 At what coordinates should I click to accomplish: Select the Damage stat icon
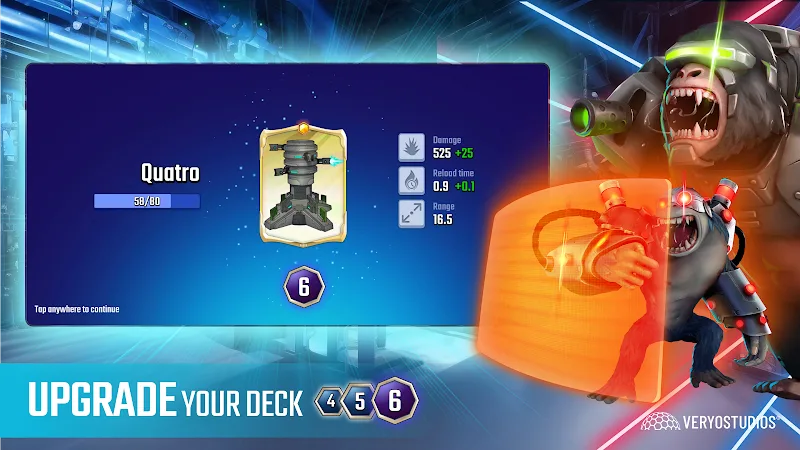[x=412, y=147]
